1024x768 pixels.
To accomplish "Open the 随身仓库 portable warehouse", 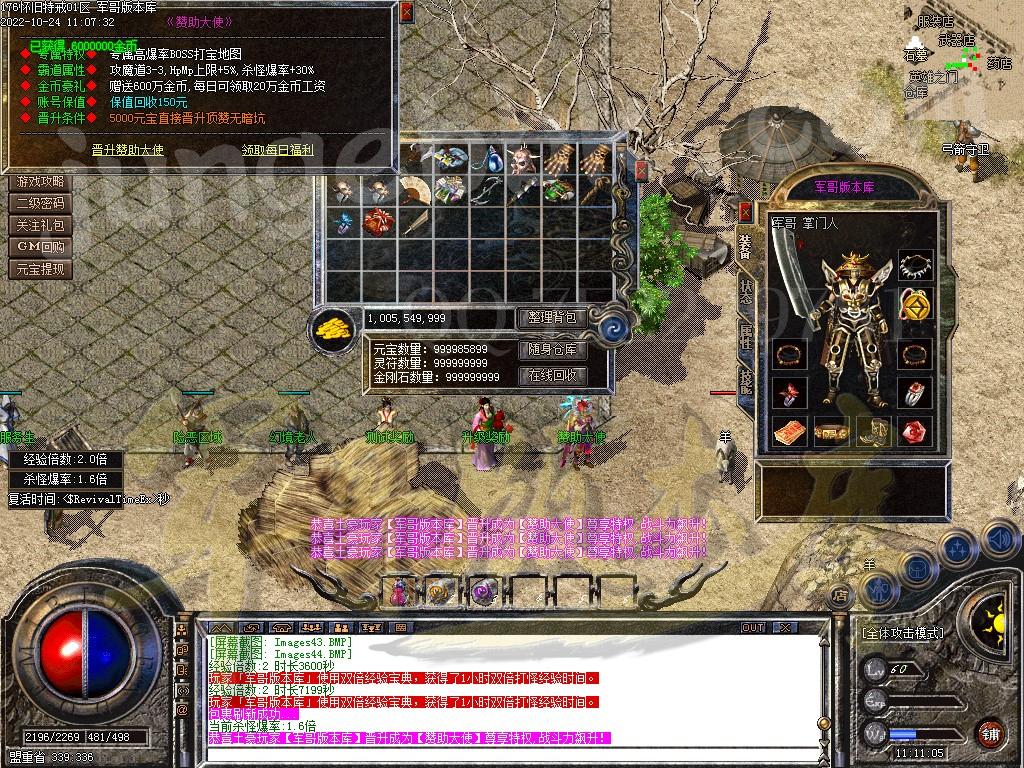I will (551, 350).
